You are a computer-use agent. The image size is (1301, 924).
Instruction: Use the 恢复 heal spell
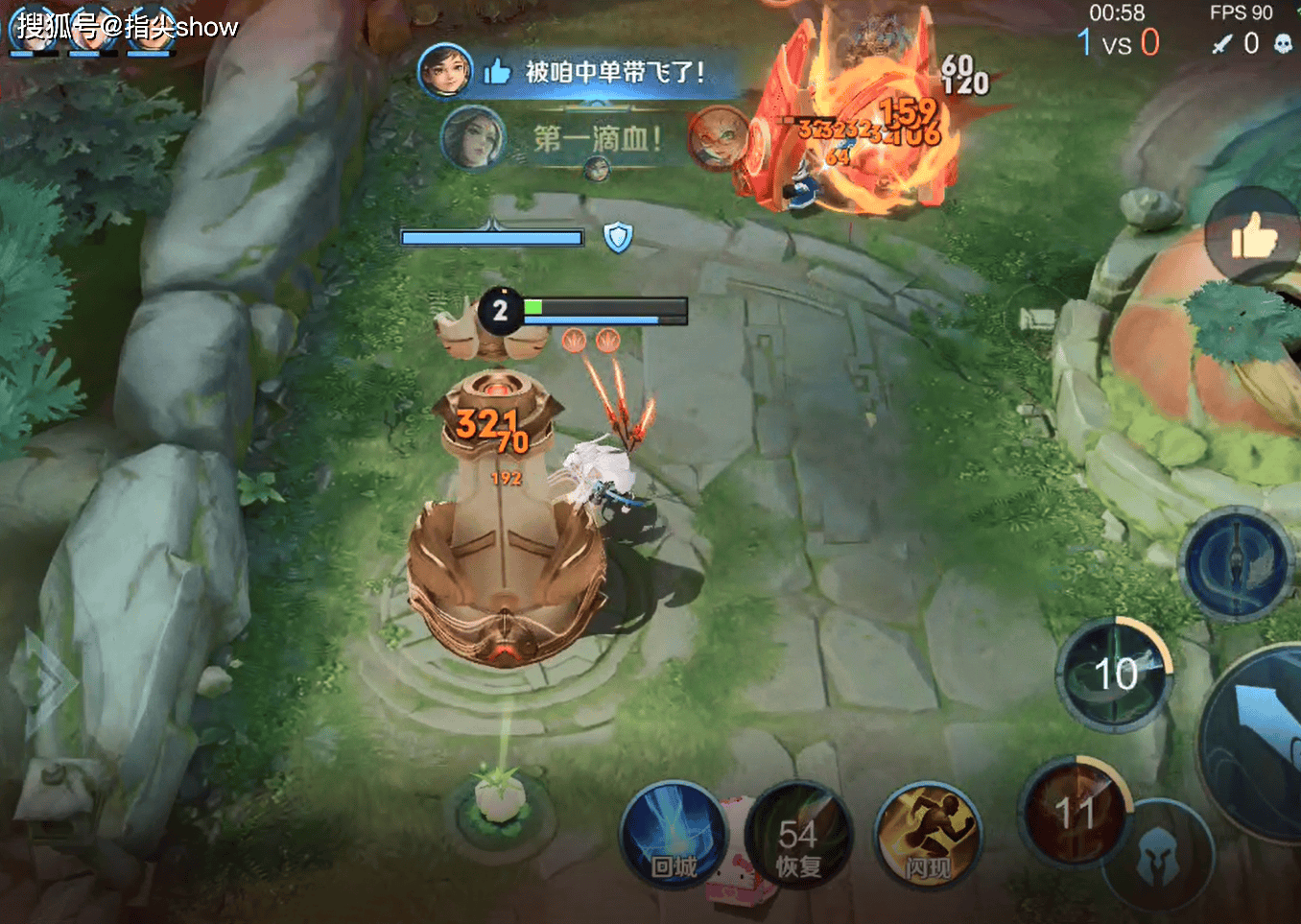click(798, 835)
